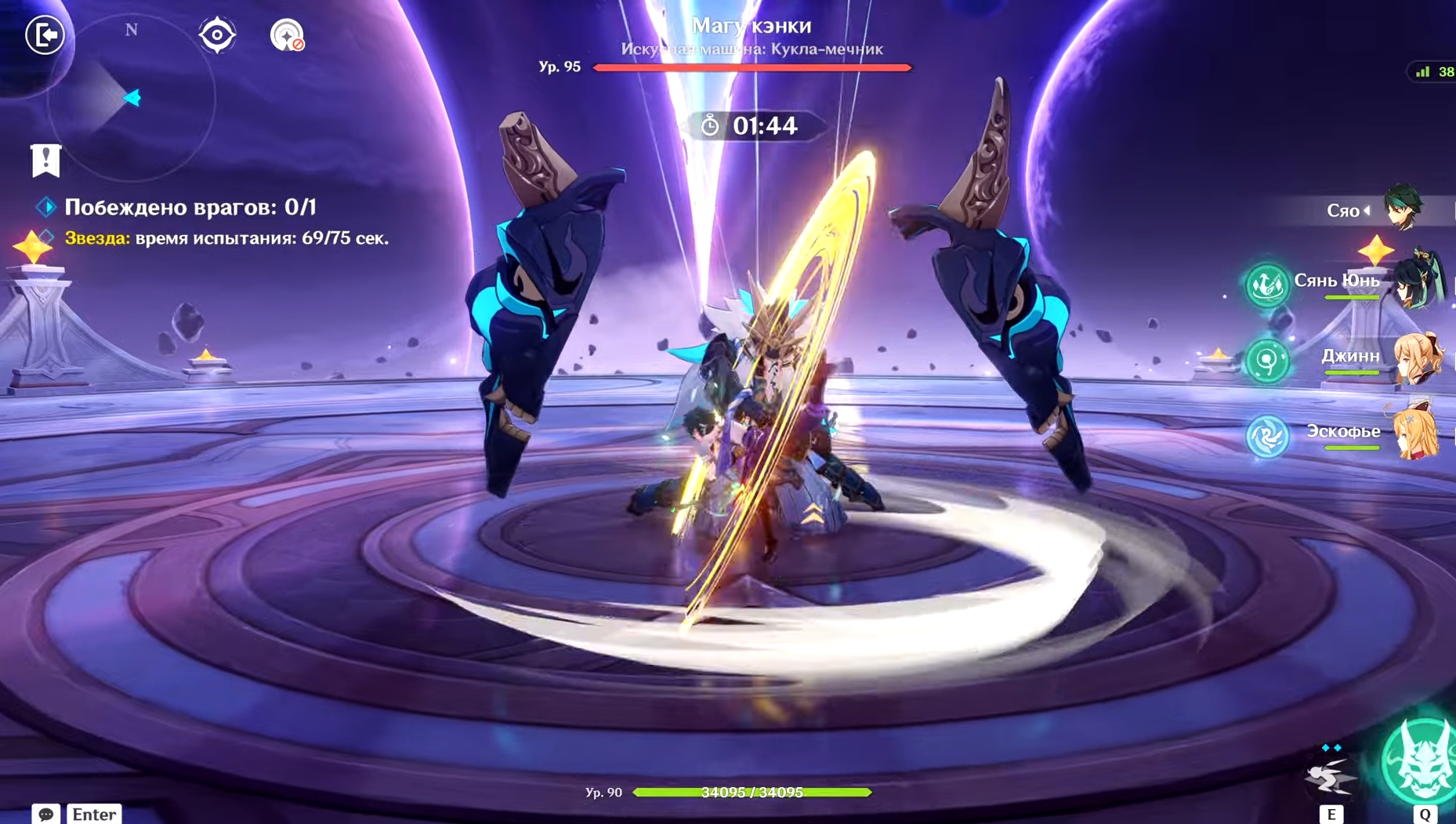This screenshot has width=1456, height=824.
Task: Trigger Эскофье's Cryo skill icon
Action: coord(1266,436)
